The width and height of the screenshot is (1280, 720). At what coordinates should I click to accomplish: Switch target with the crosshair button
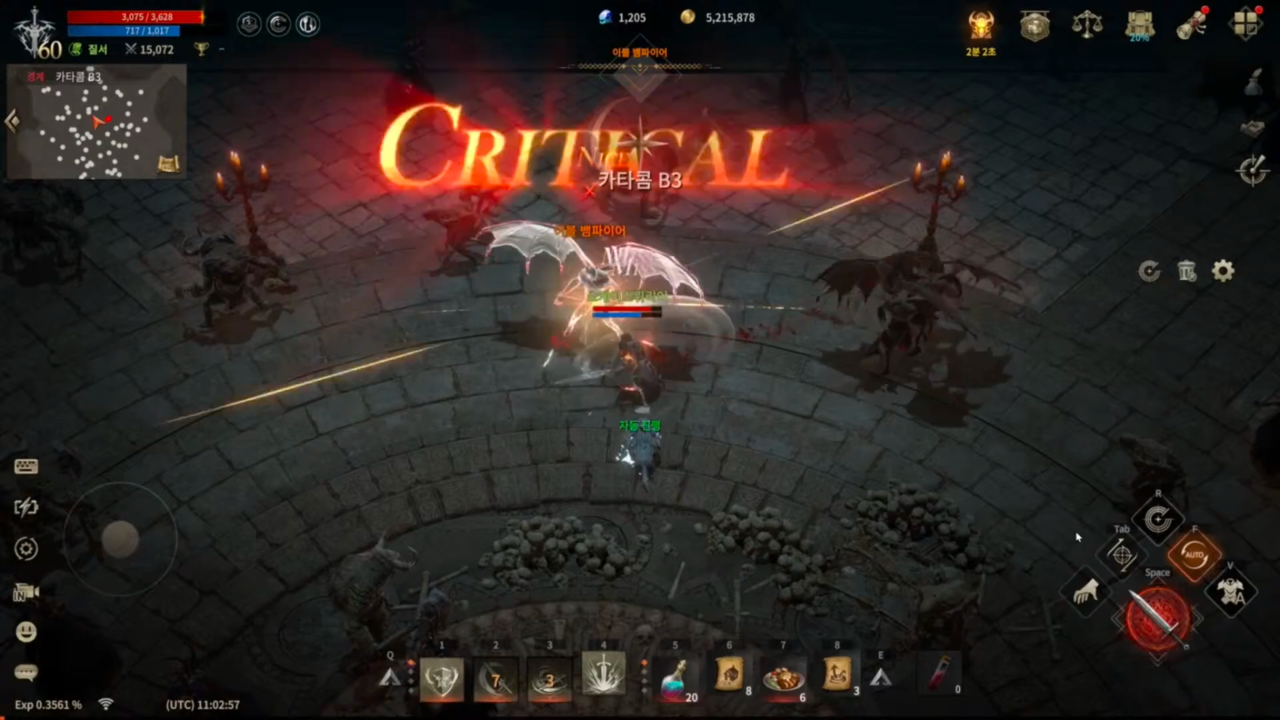point(1122,555)
